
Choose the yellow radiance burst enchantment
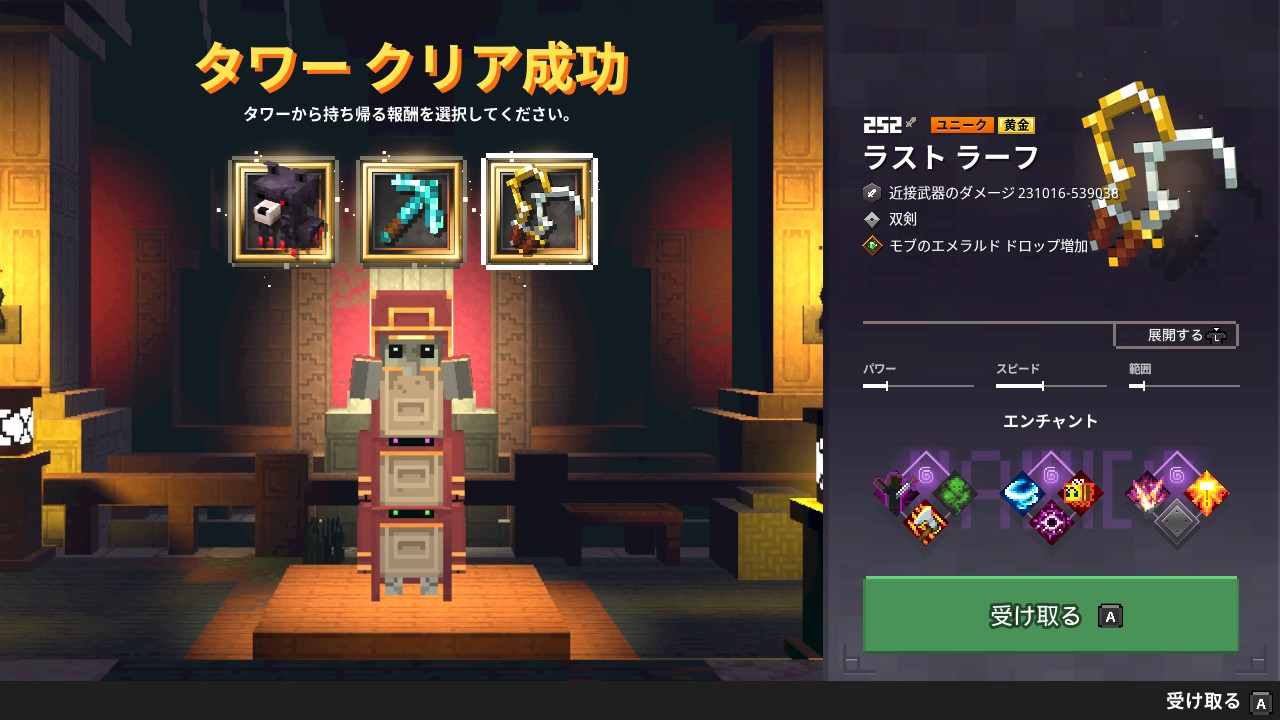click(1206, 493)
